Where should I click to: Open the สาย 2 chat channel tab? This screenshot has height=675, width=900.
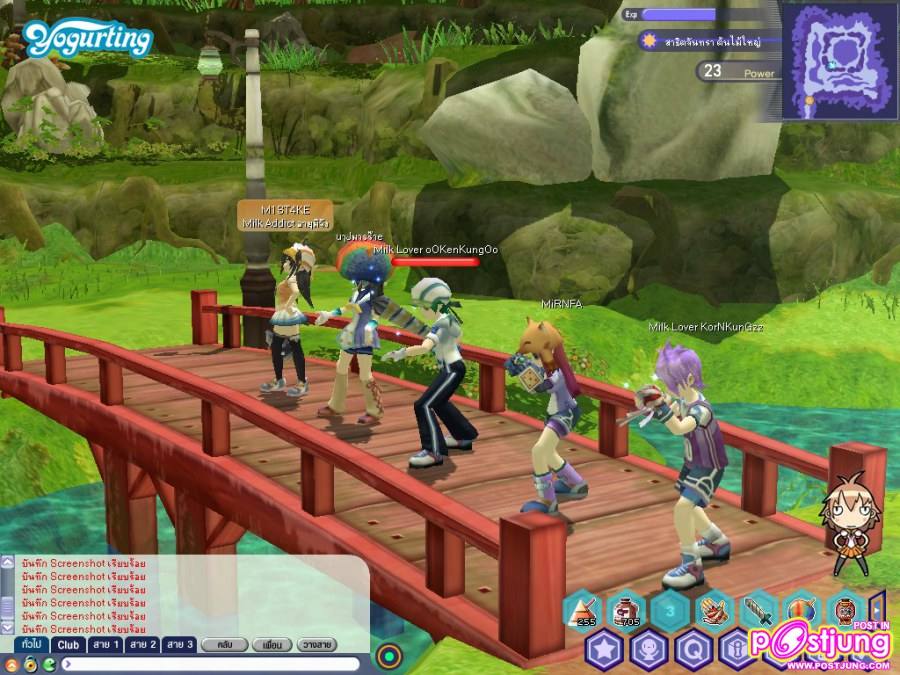click(142, 644)
